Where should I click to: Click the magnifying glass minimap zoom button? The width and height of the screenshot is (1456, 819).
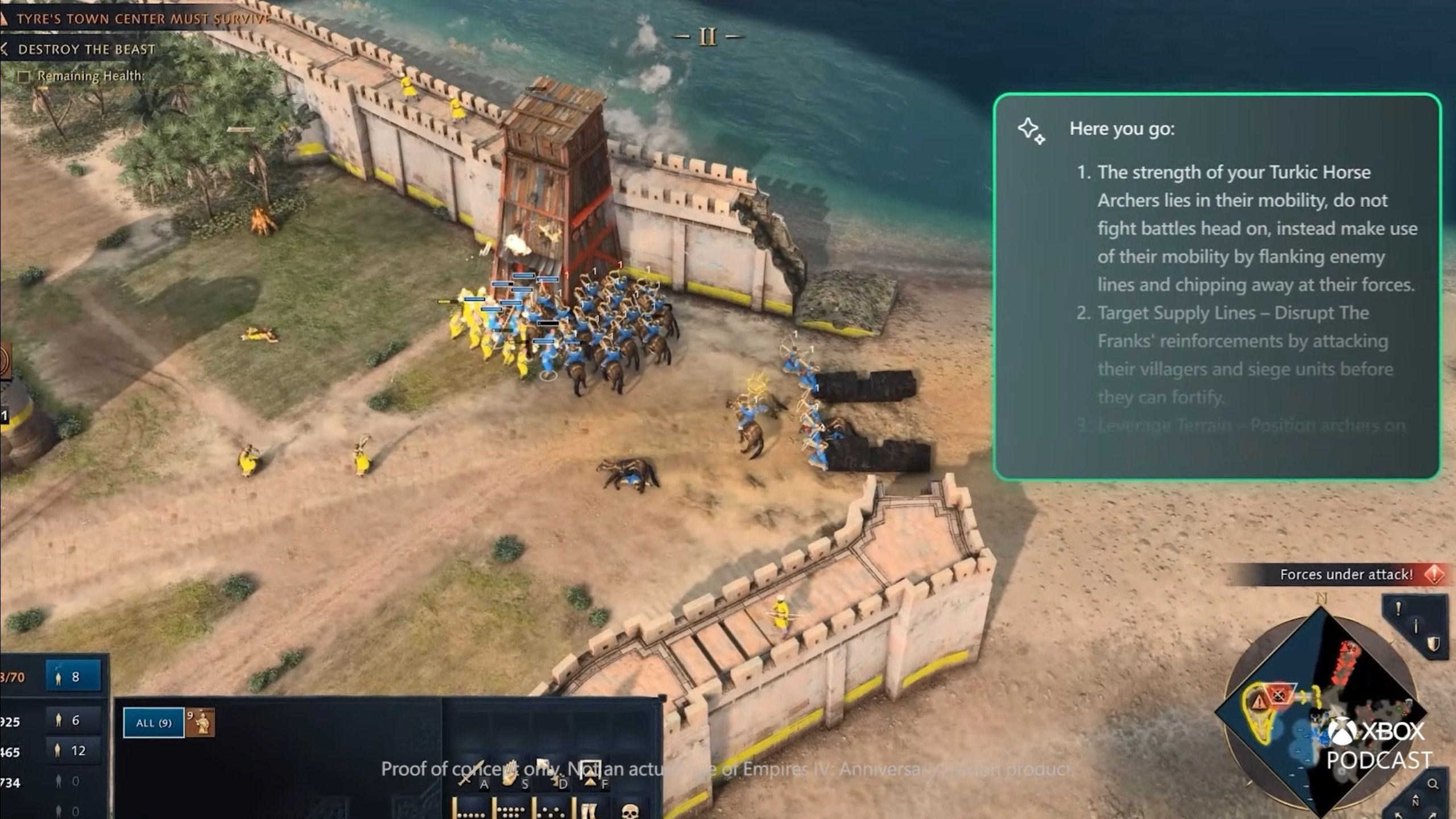click(1433, 784)
